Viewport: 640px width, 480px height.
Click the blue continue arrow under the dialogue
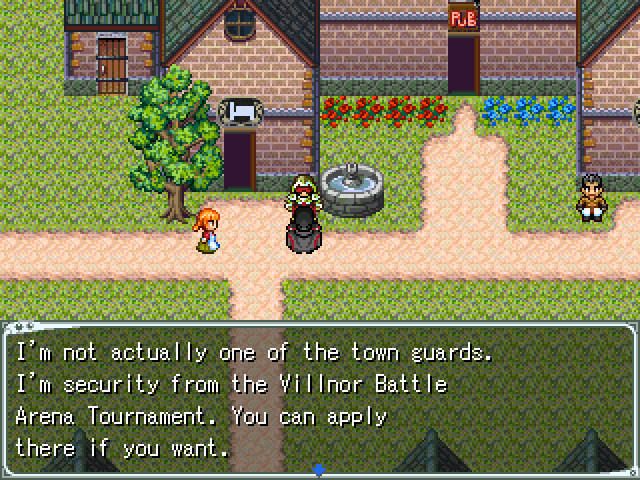[319, 469]
